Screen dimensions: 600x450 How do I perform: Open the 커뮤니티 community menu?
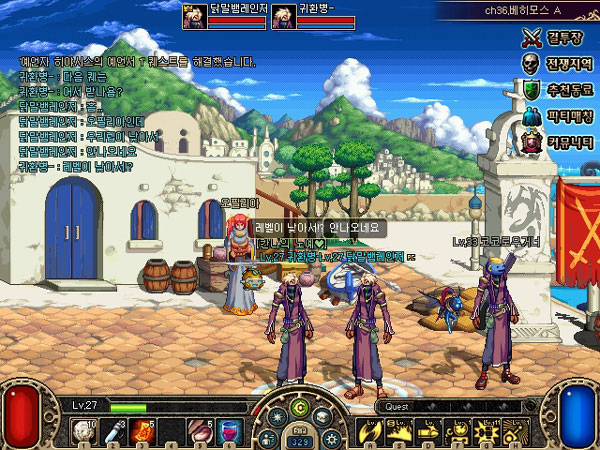tap(556, 142)
